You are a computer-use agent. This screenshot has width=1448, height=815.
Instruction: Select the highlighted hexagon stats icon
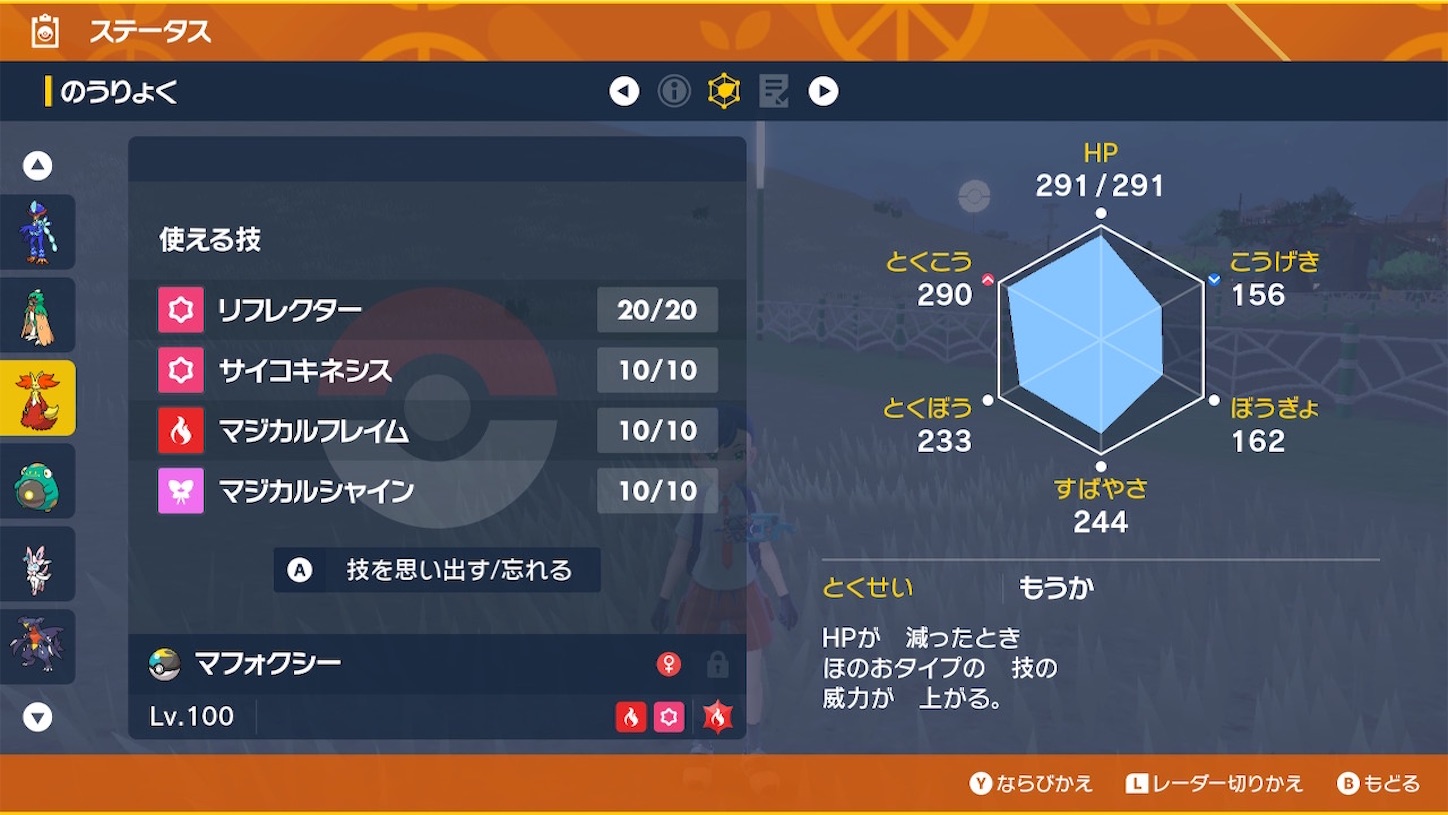point(724,89)
